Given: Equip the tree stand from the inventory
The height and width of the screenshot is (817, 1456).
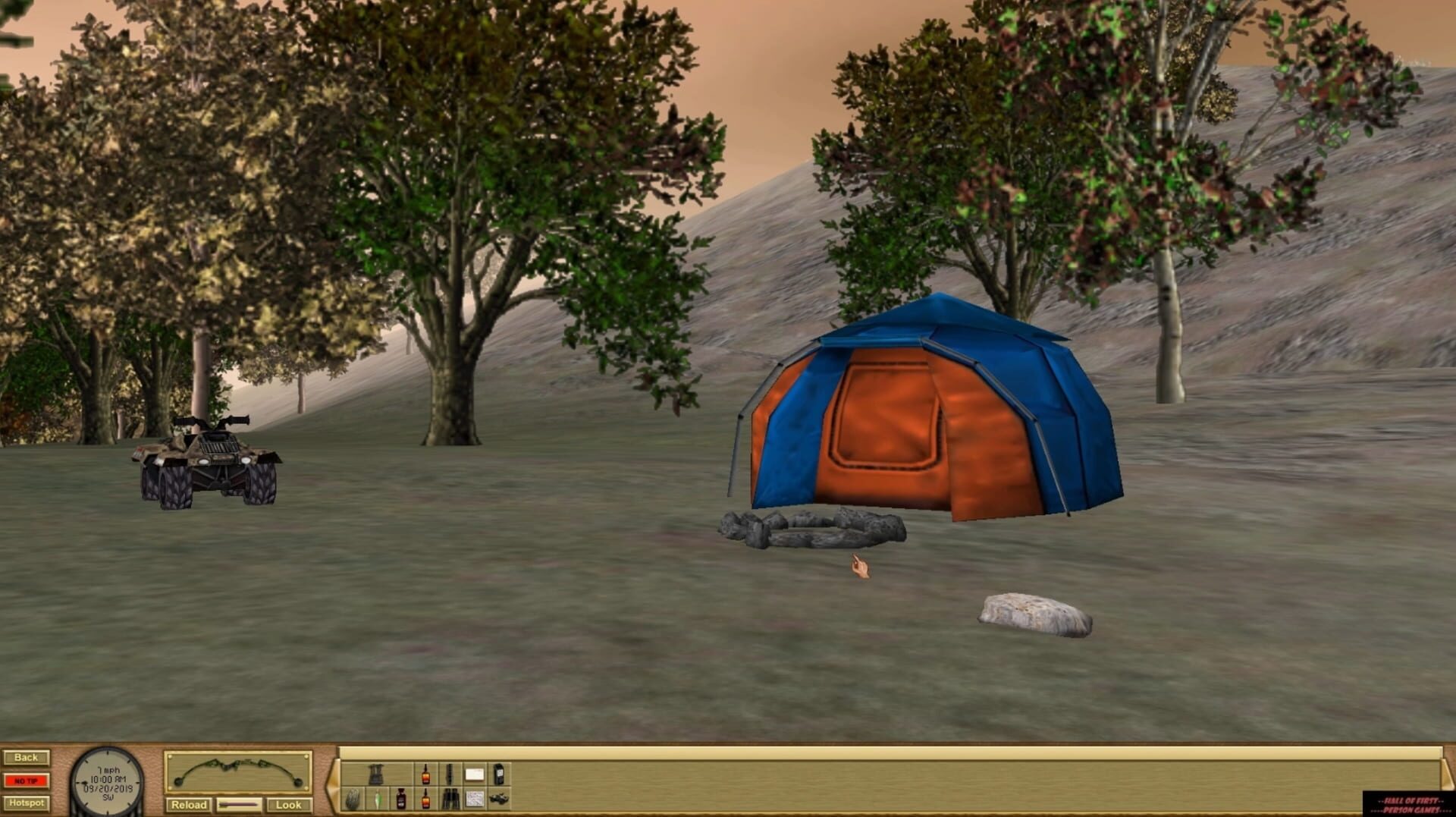Looking at the screenshot, I should pos(377,775).
